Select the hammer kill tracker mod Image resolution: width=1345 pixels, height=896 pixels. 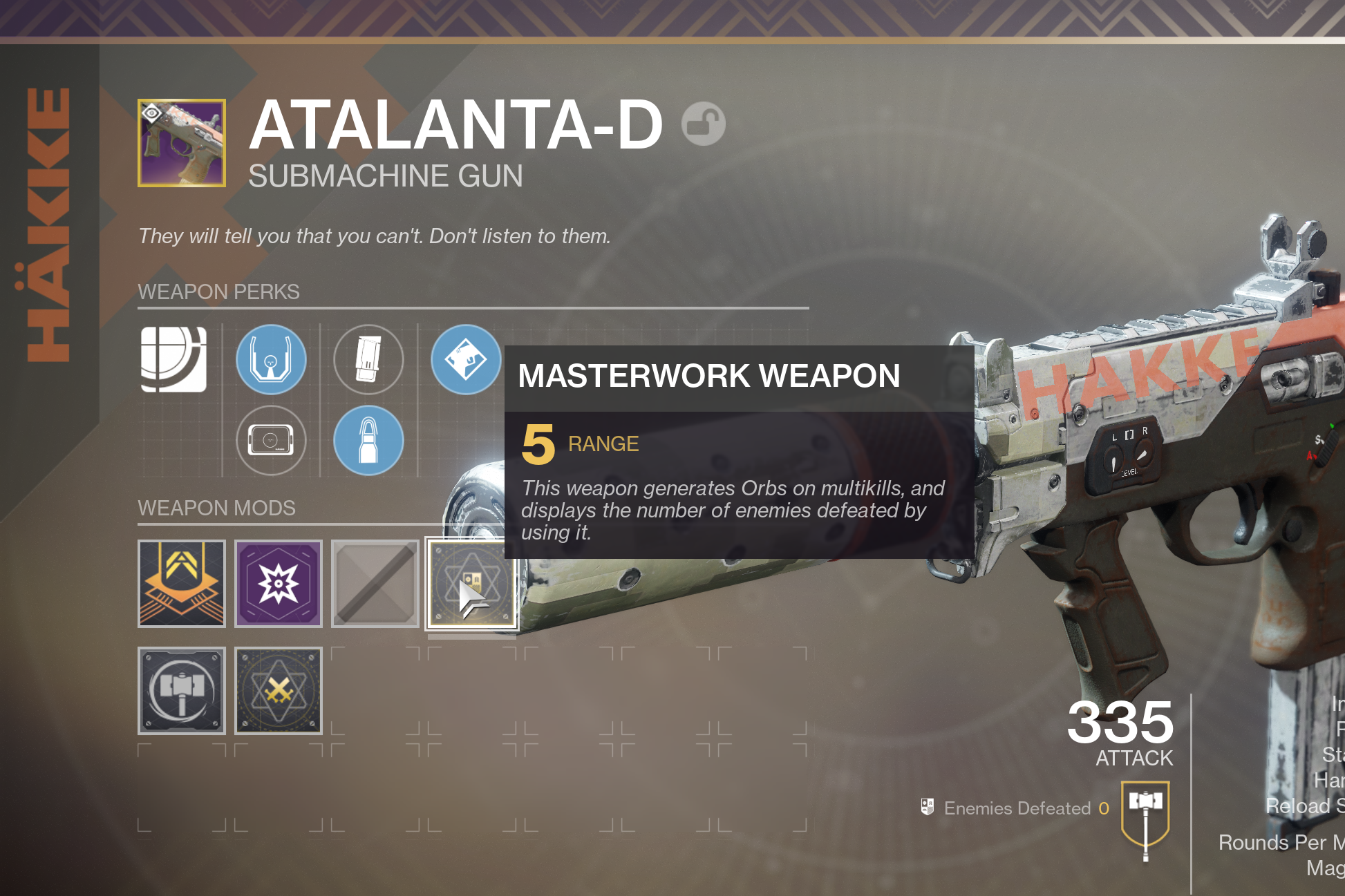coord(182,691)
